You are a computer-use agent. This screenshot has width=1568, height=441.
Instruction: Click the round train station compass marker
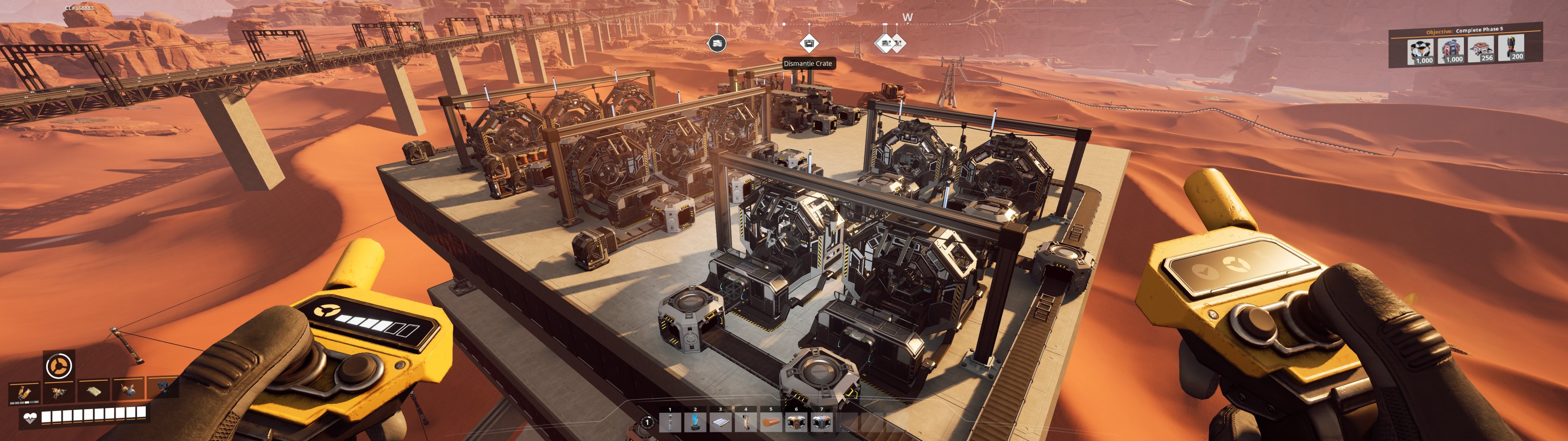coord(717,43)
